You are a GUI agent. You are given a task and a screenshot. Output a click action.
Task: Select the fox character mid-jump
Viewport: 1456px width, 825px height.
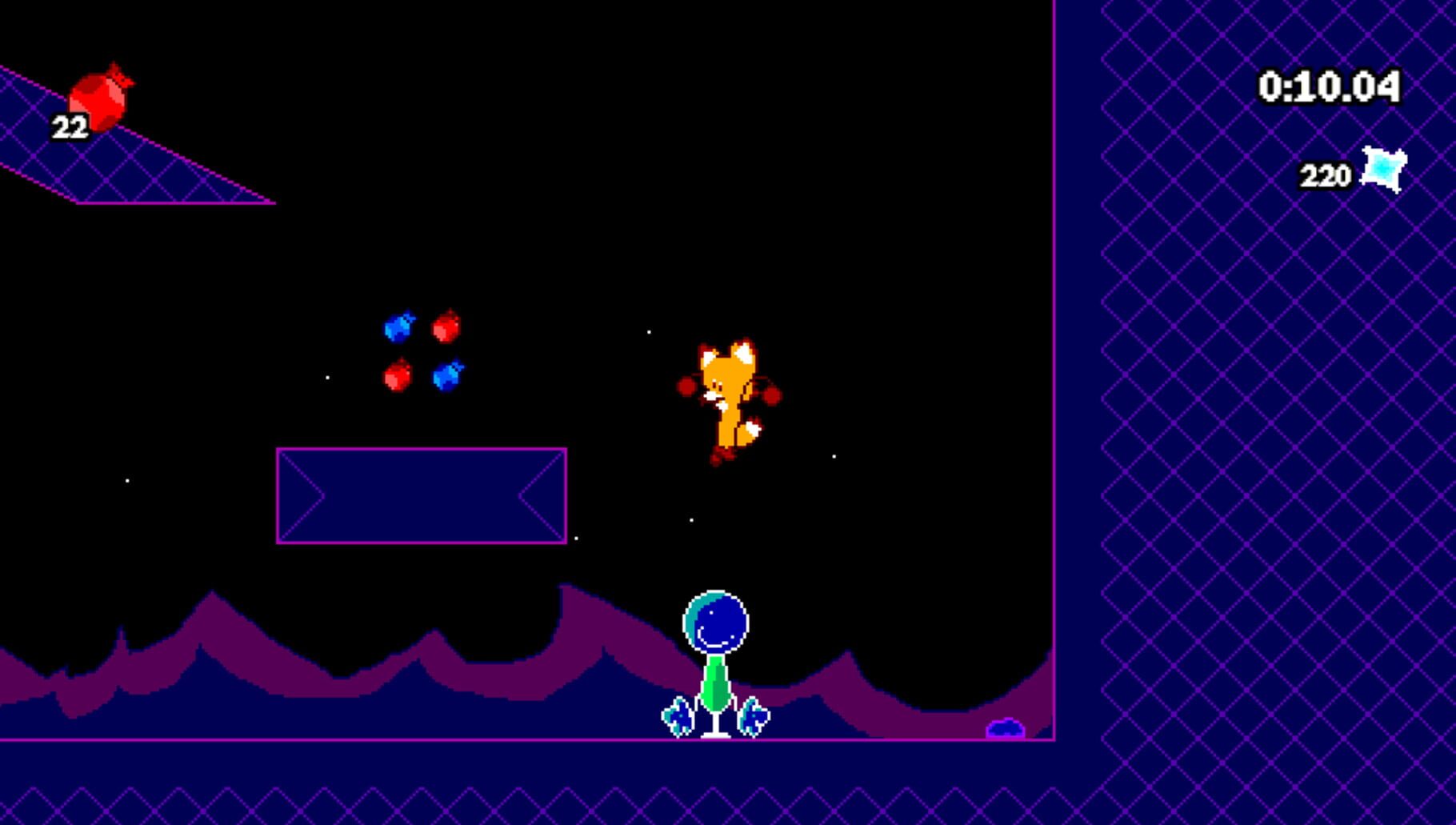pos(728,392)
